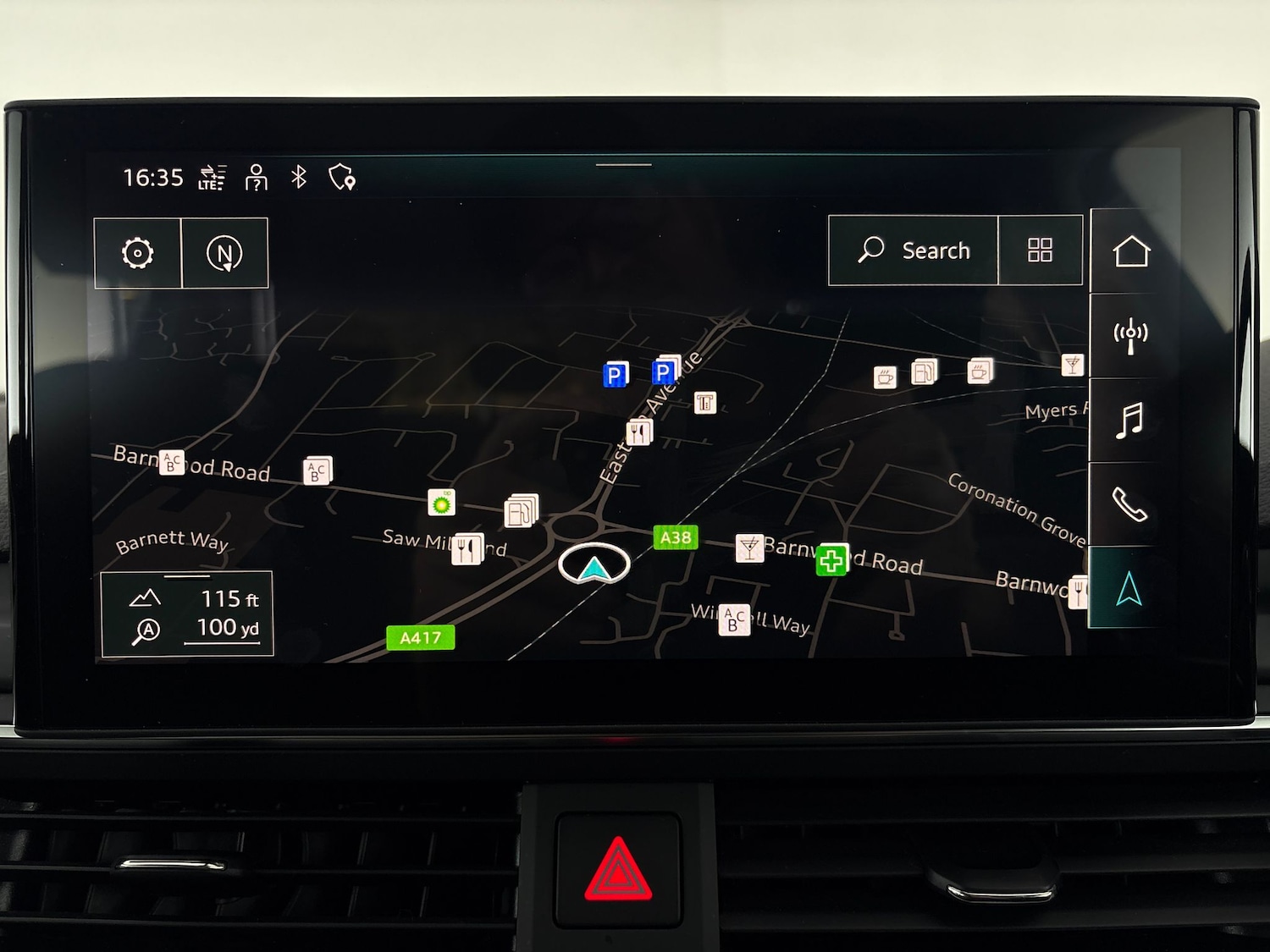Tap the vehicle position arrow on the map
The height and width of the screenshot is (952, 1270).
tap(594, 569)
